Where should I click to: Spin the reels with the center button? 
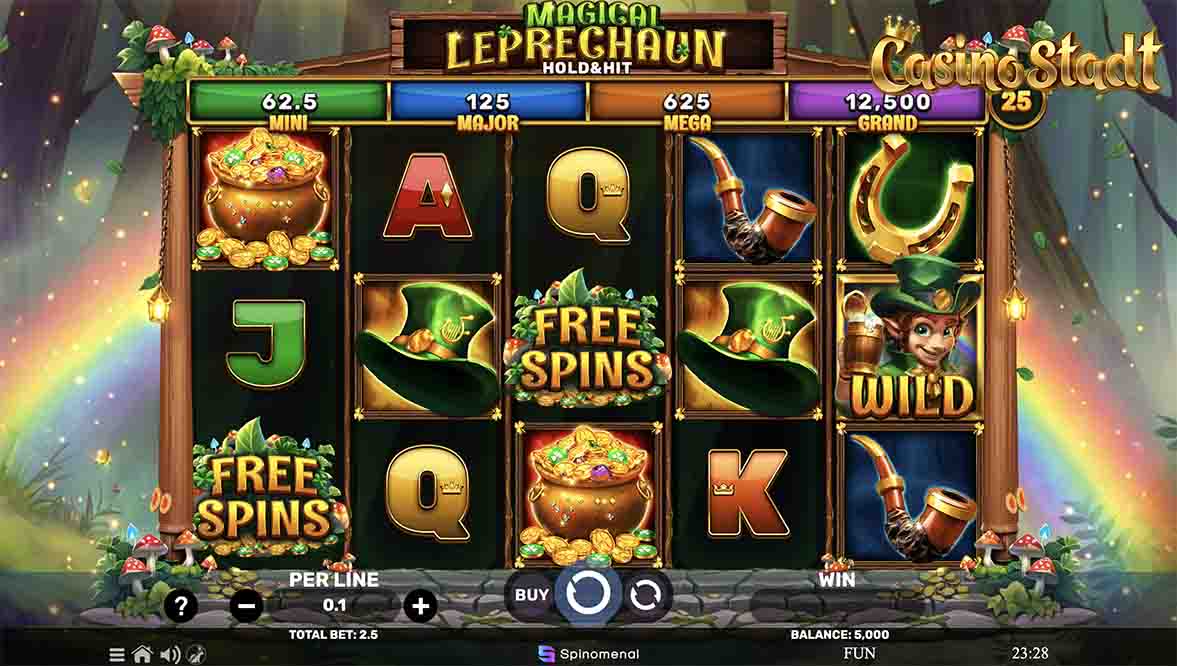(588, 594)
